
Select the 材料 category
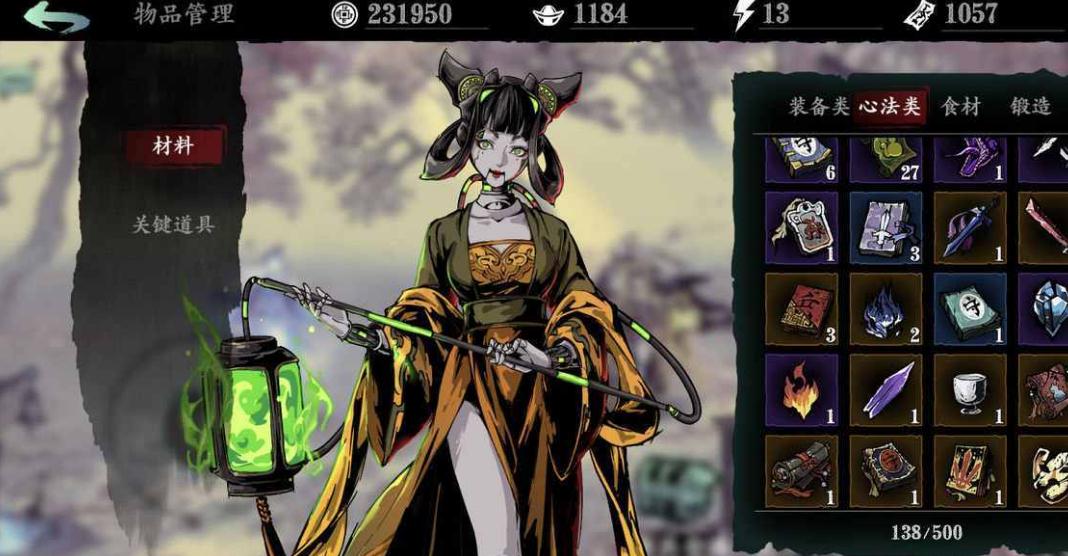click(x=172, y=146)
